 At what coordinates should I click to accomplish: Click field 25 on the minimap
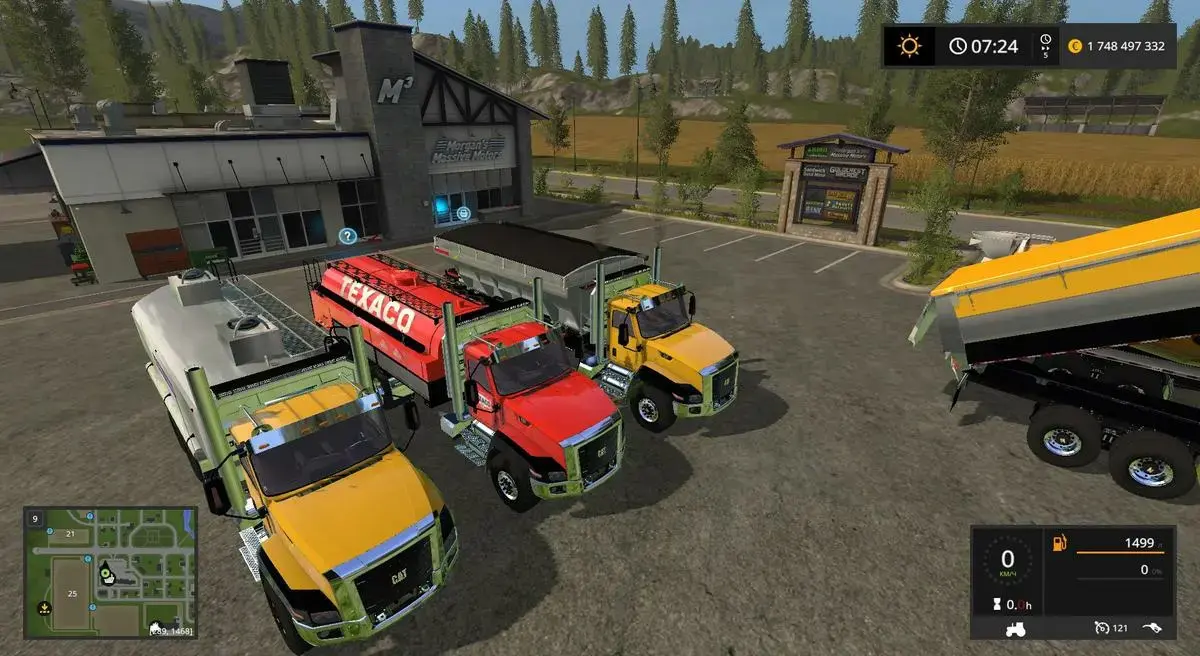pos(70,593)
